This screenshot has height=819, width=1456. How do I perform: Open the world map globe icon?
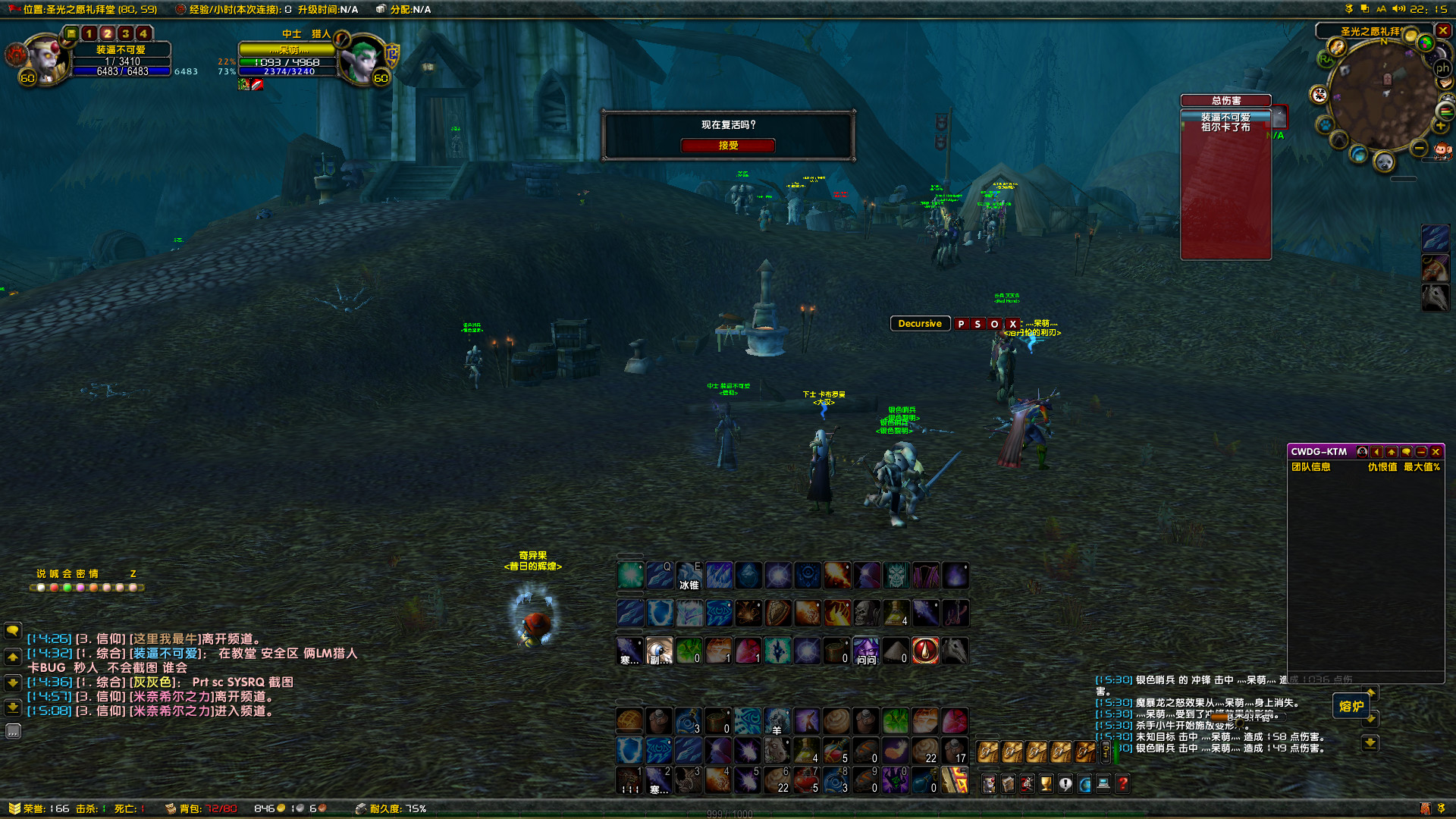[1084, 783]
